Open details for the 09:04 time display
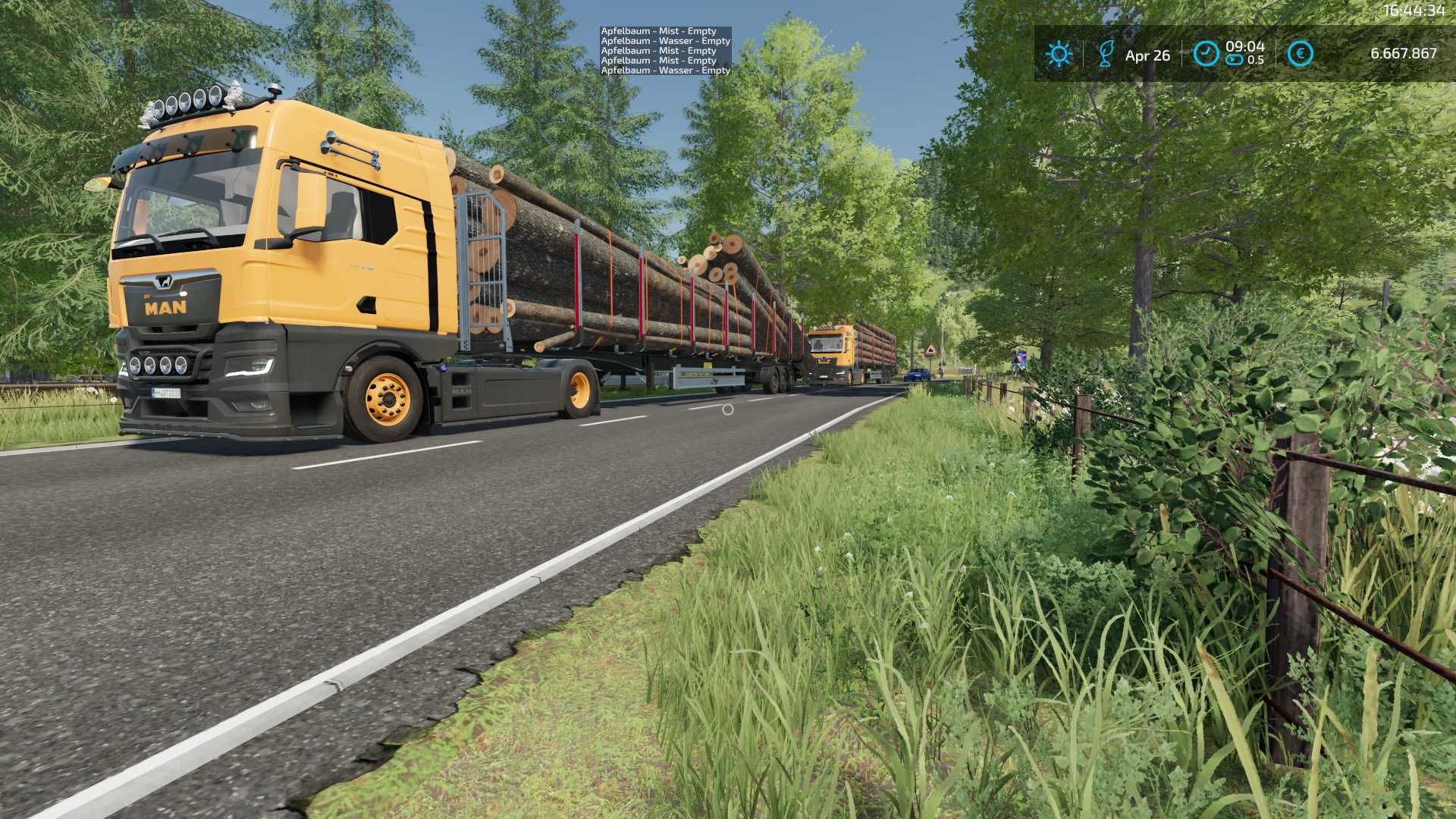 [x=1244, y=45]
